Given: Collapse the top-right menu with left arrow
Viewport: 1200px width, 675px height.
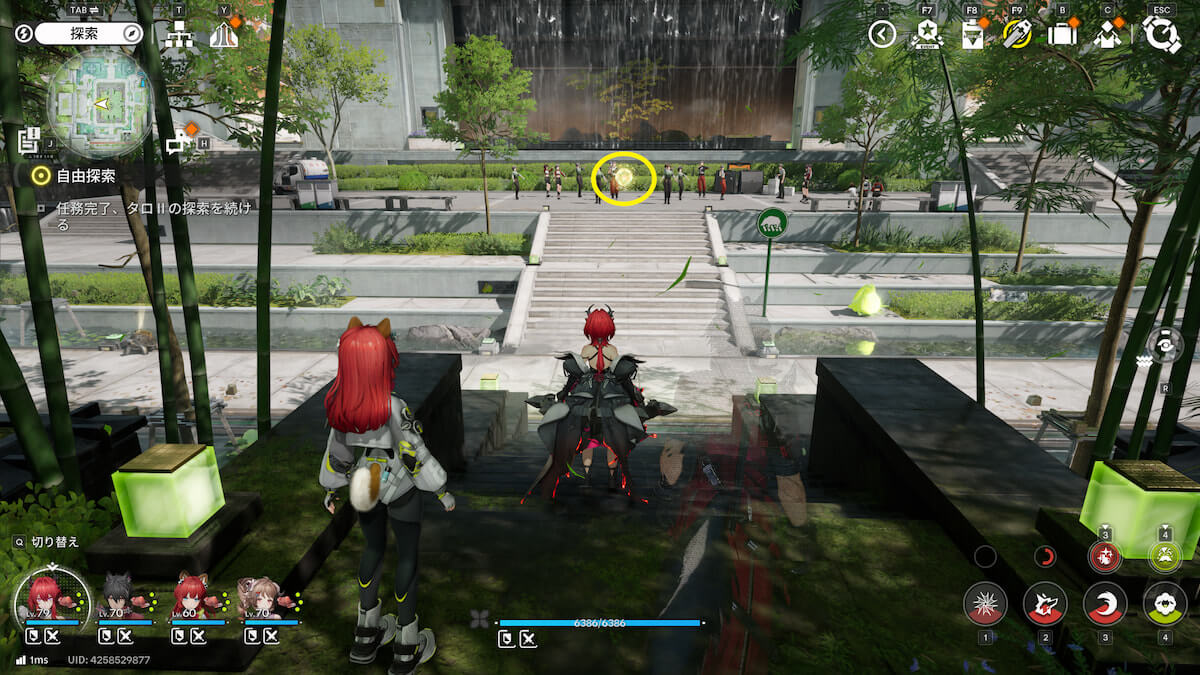Looking at the screenshot, I should click(x=881, y=35).
